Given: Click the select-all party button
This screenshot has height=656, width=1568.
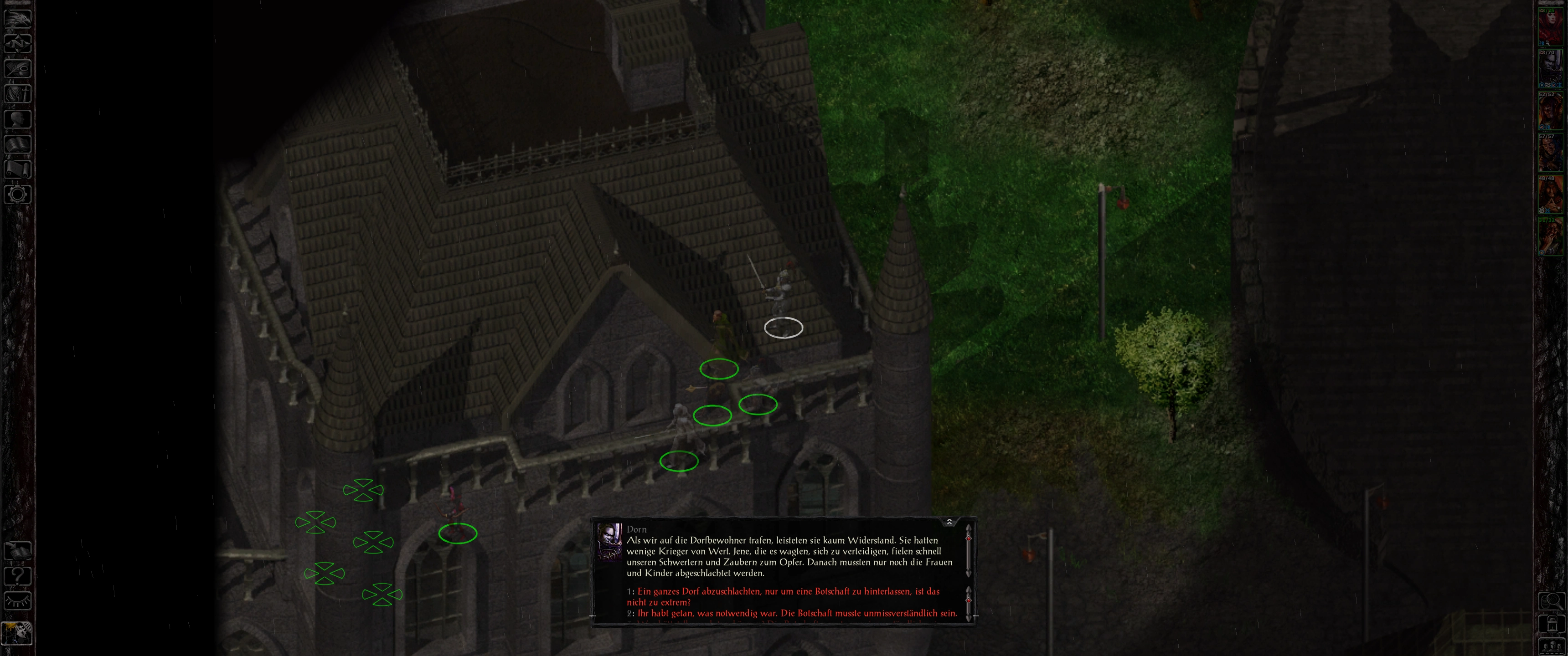Looking at the screenshot, I should pyautogui.click(x=1551, y=646).
